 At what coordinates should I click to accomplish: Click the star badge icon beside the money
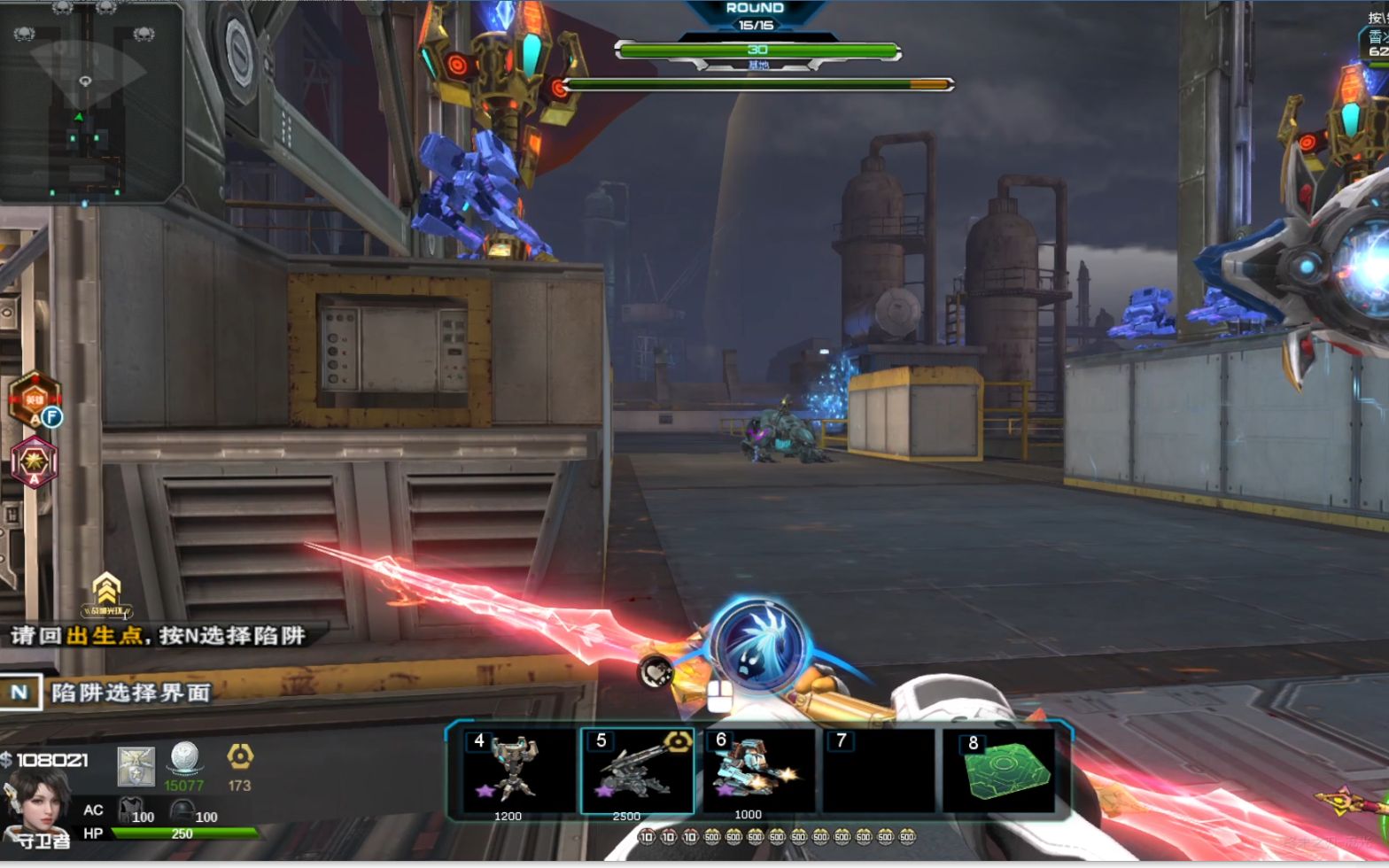pyautogui.click(x=136, y=765)
